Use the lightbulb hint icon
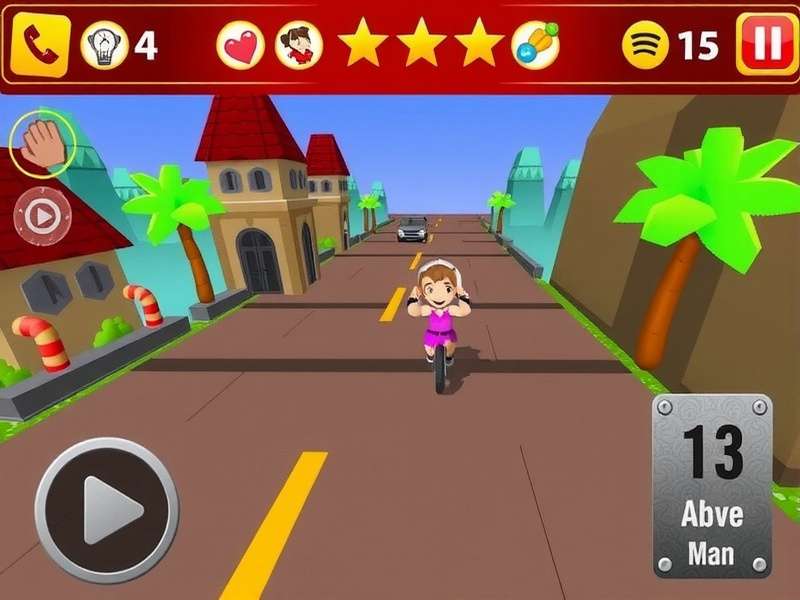Screen dimensions: 800x600 pyautogui.click(x=104, y=46)
